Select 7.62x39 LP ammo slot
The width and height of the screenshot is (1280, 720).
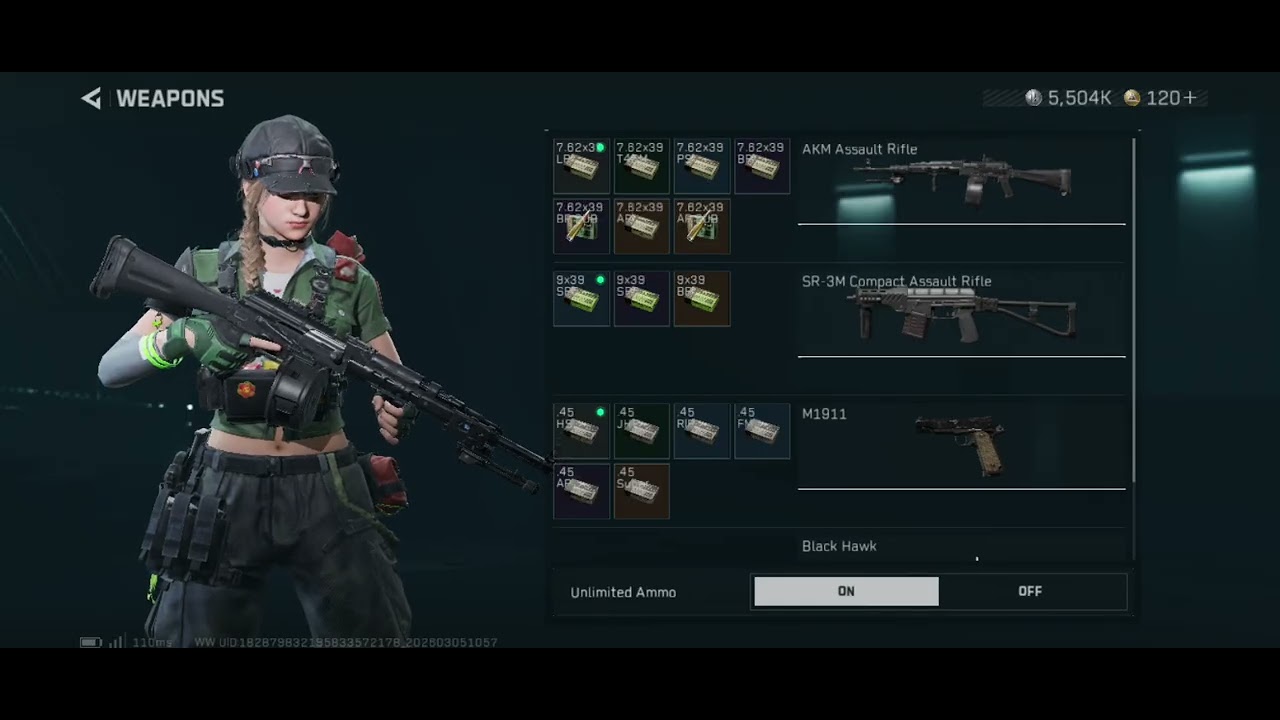[x=581, y=166]
